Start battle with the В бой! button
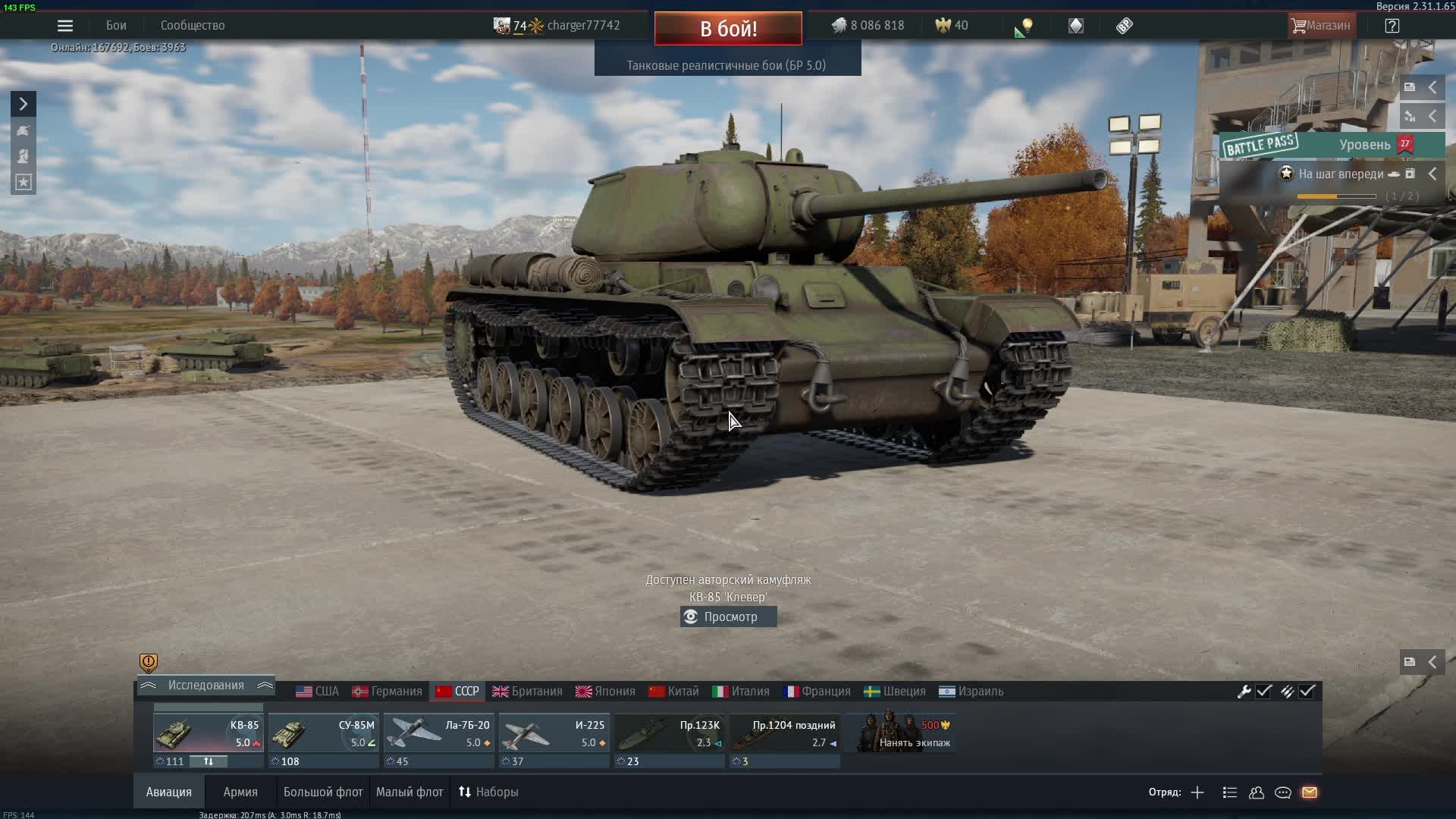Image resolution: width=1456 pixels, height=819 pixels. coord(728,29)
